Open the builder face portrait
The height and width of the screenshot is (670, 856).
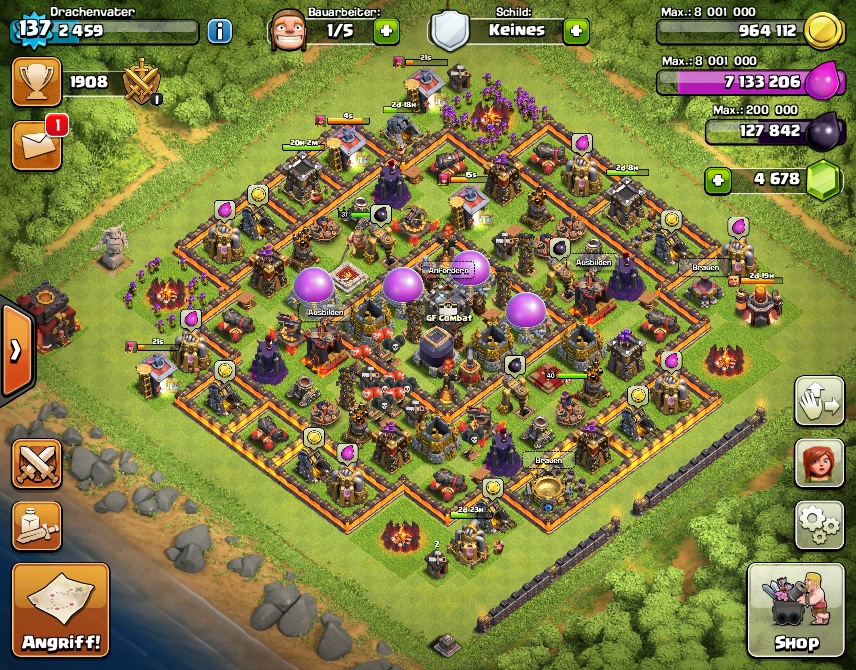(286, 30)
